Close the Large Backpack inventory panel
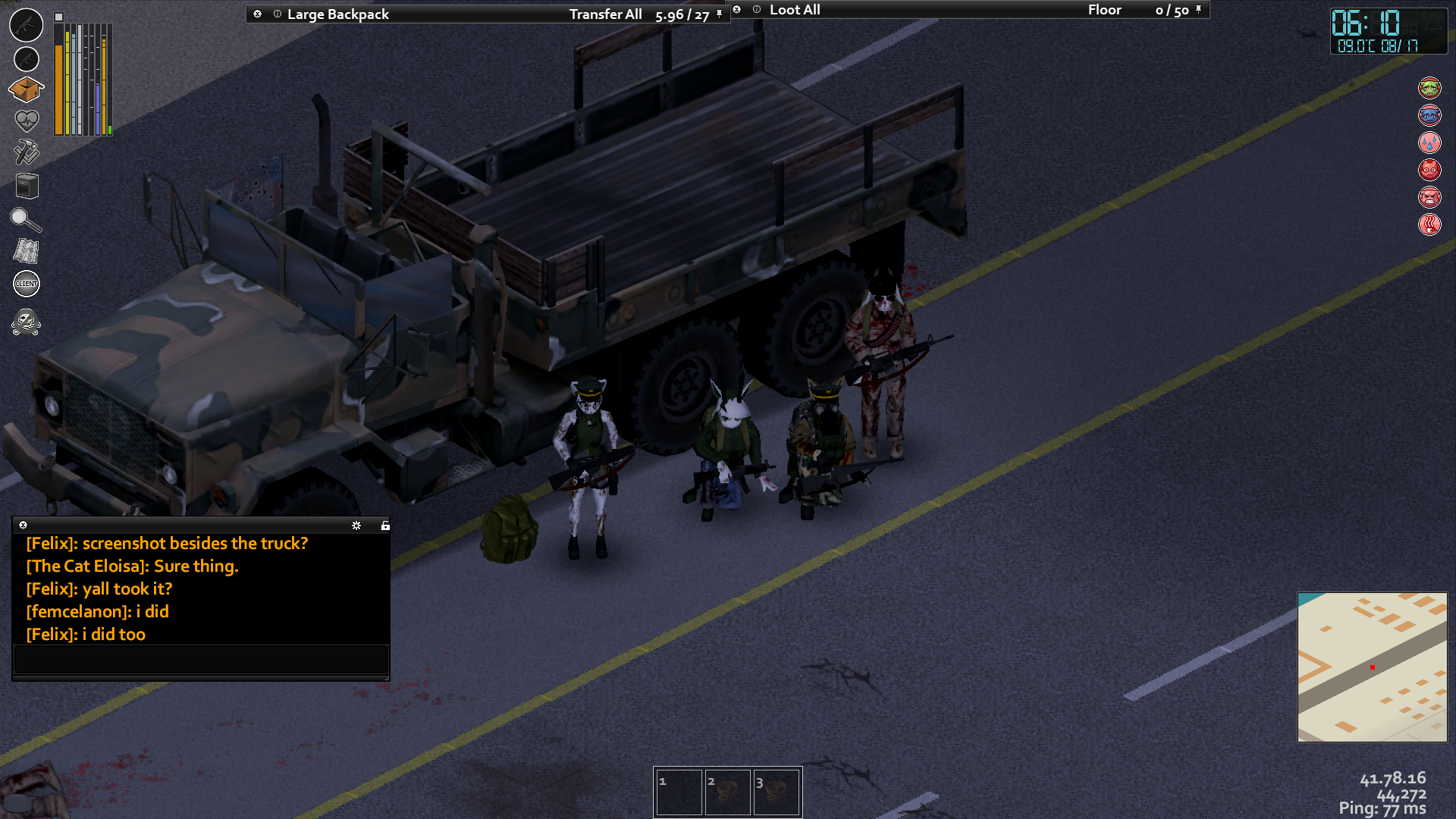Viewport: 1456px width, 819px height. pos(257,14)
